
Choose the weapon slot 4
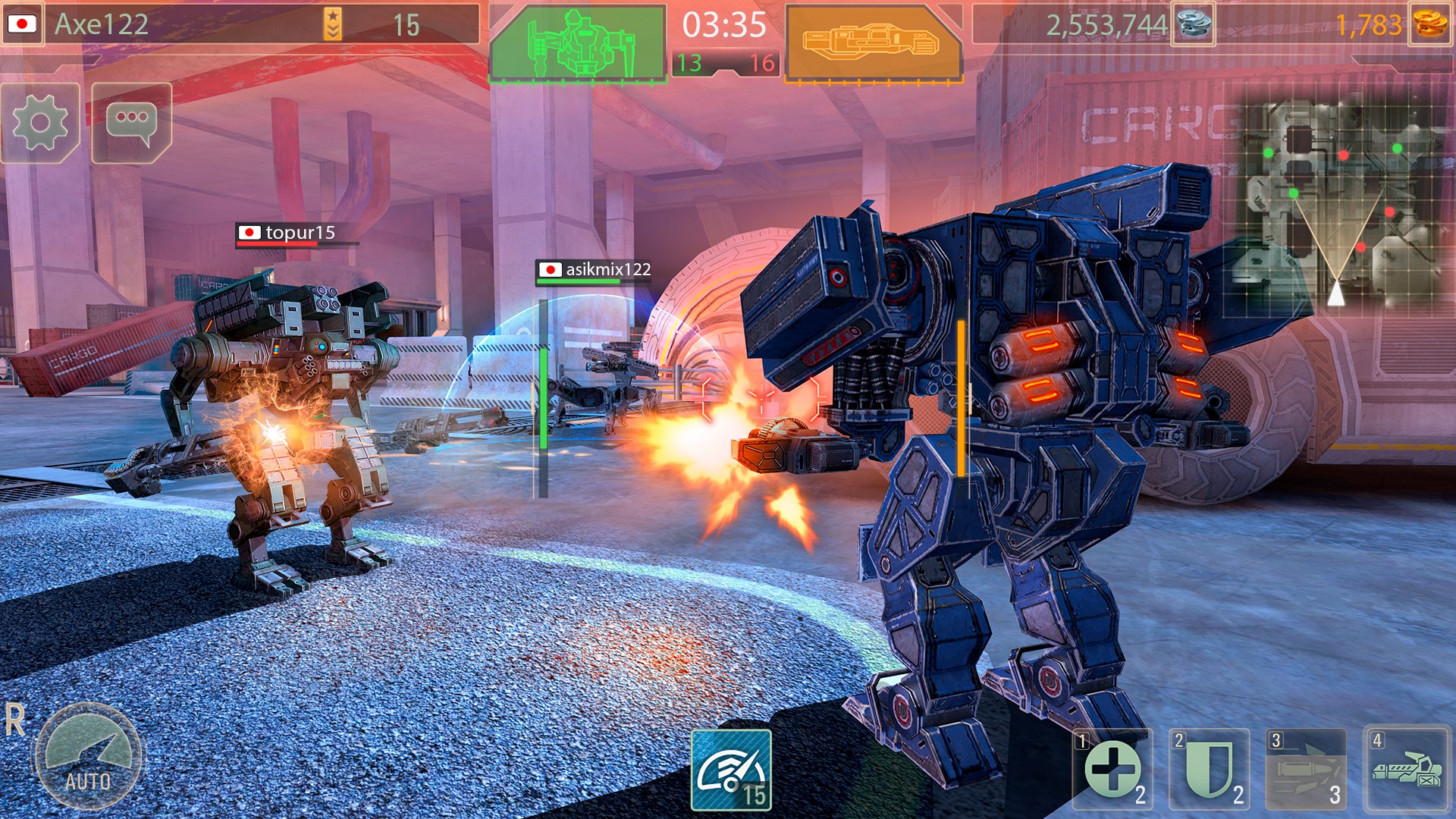tap(1407, 770)
